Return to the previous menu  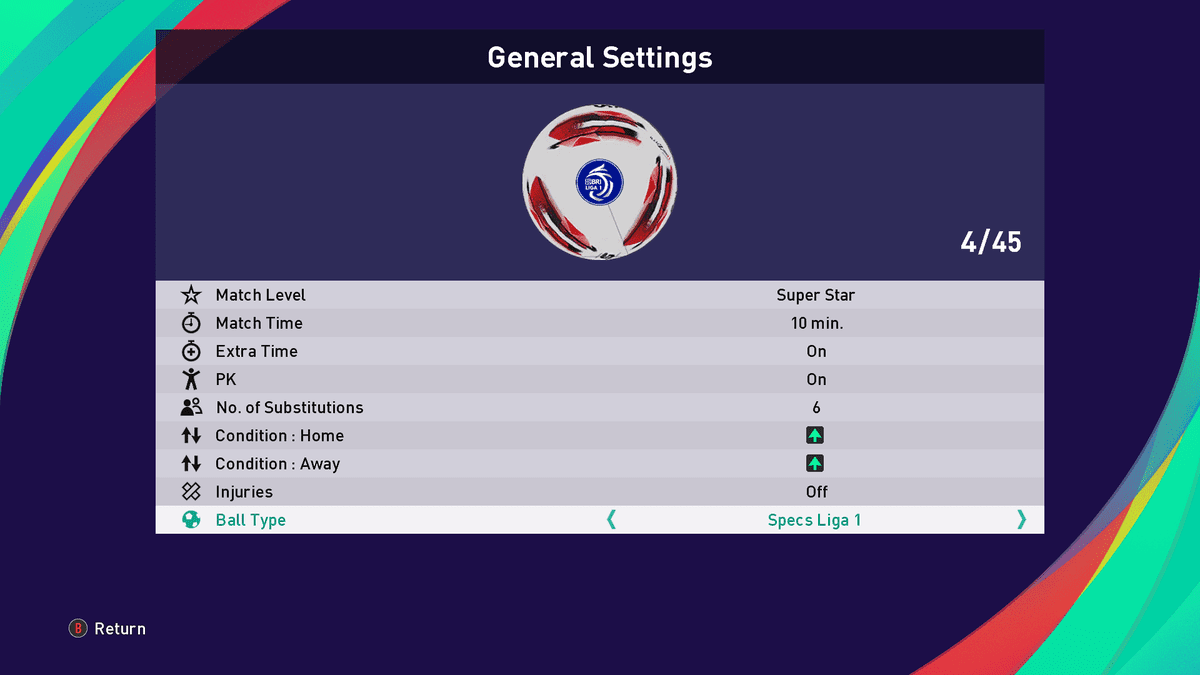click(107, 629)
